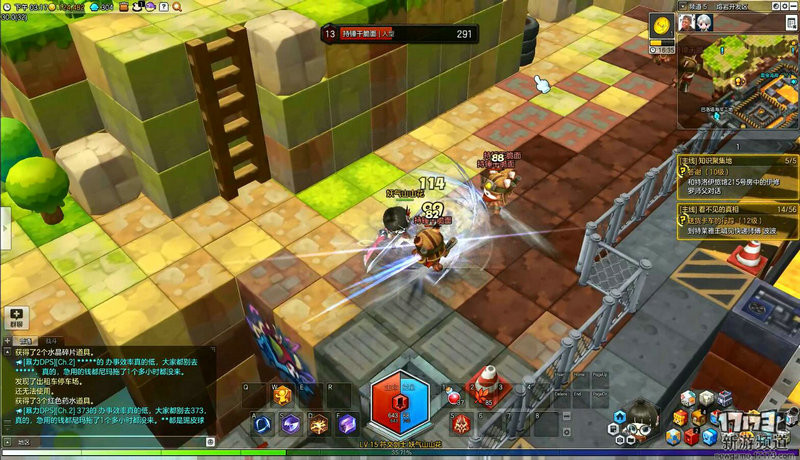Activate the S-key purple slash skill
This screenshot has height=460, width=800.
(291, 423)
